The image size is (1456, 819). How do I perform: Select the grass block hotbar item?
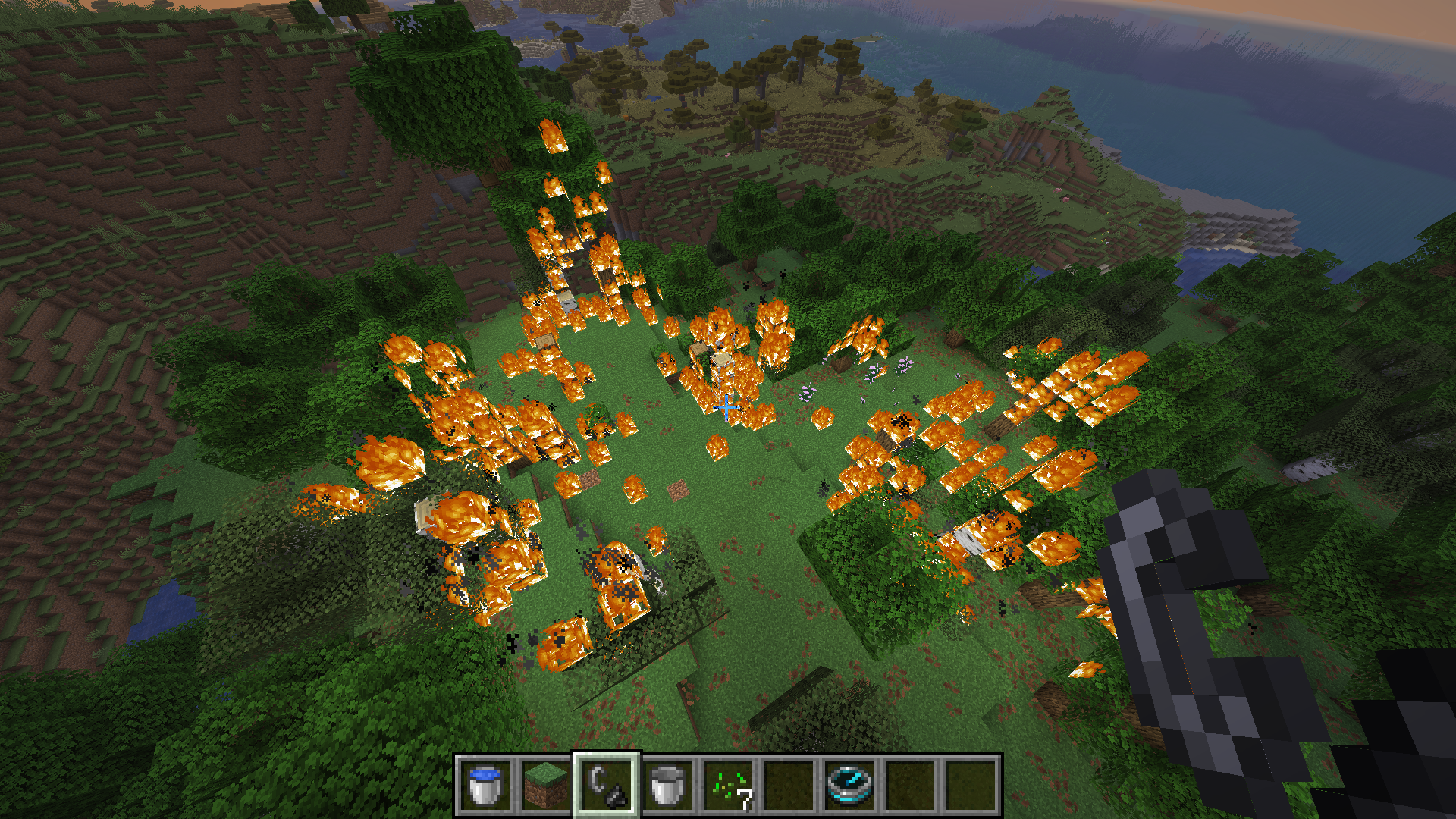(x=548, y=787)
